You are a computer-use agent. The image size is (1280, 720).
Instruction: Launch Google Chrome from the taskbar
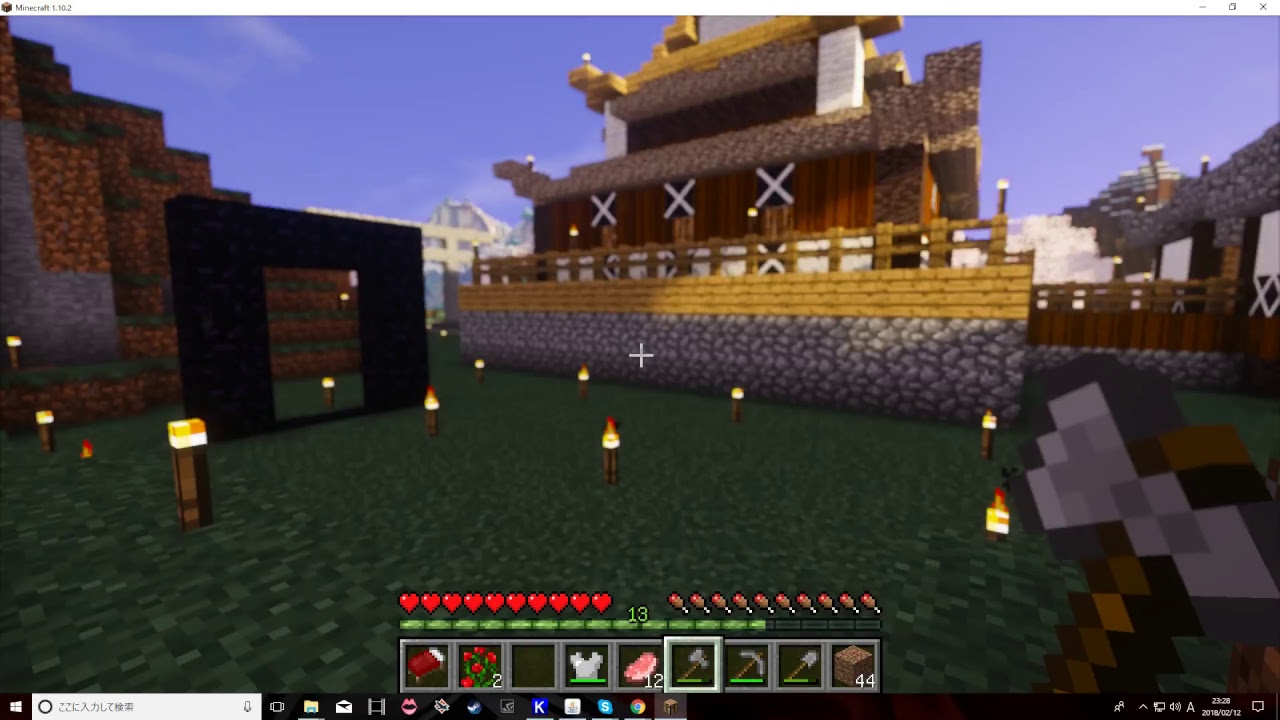[x=639, y=707]
